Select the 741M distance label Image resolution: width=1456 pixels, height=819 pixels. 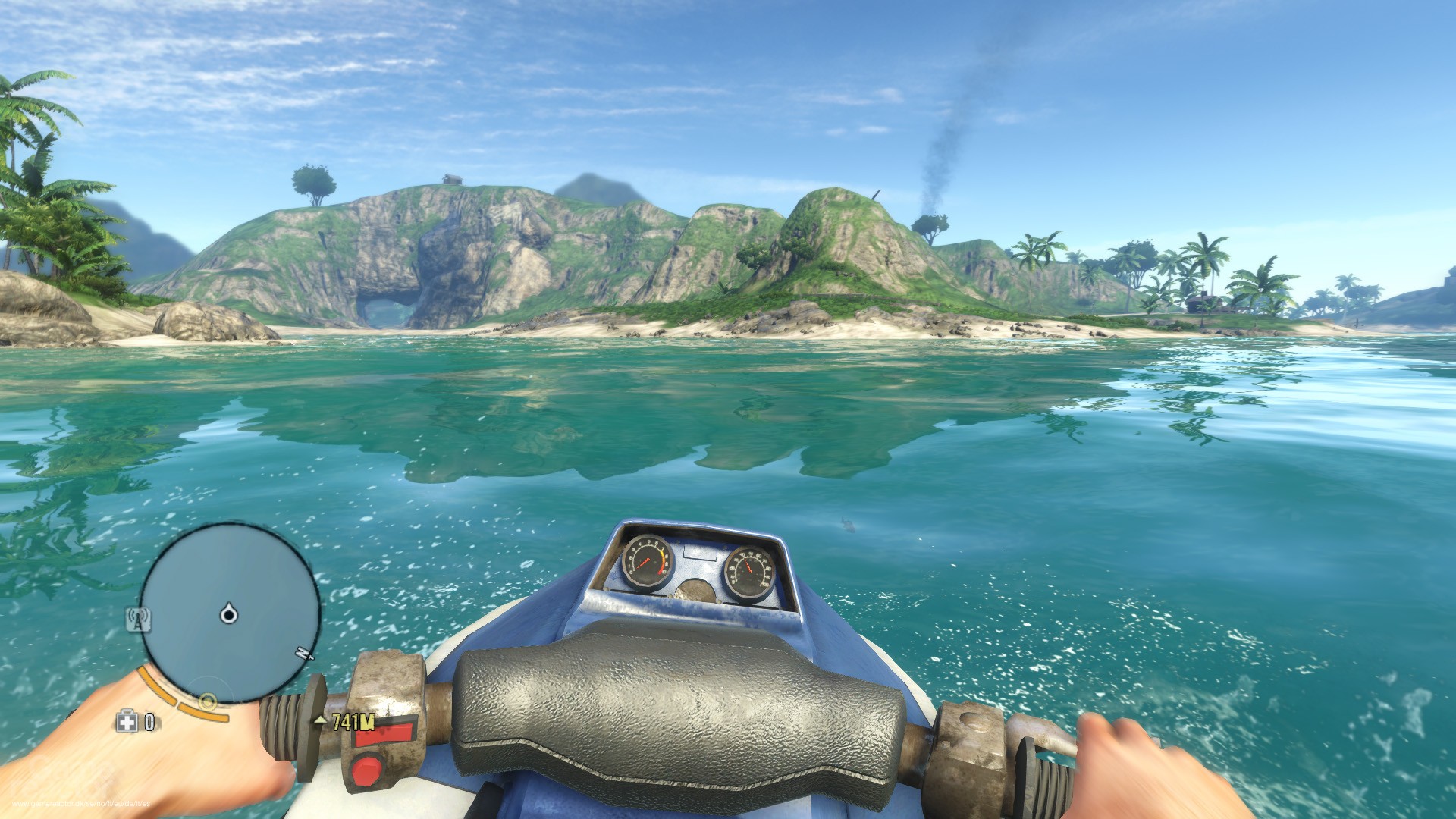tap(353, 722)
